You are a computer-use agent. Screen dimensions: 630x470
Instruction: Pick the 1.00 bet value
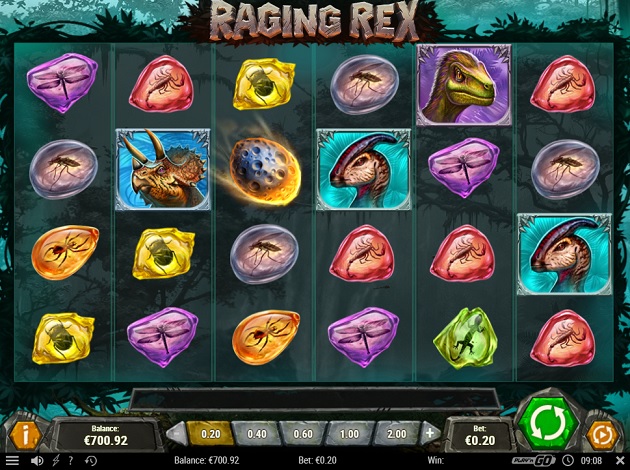(x=350, y=434)
